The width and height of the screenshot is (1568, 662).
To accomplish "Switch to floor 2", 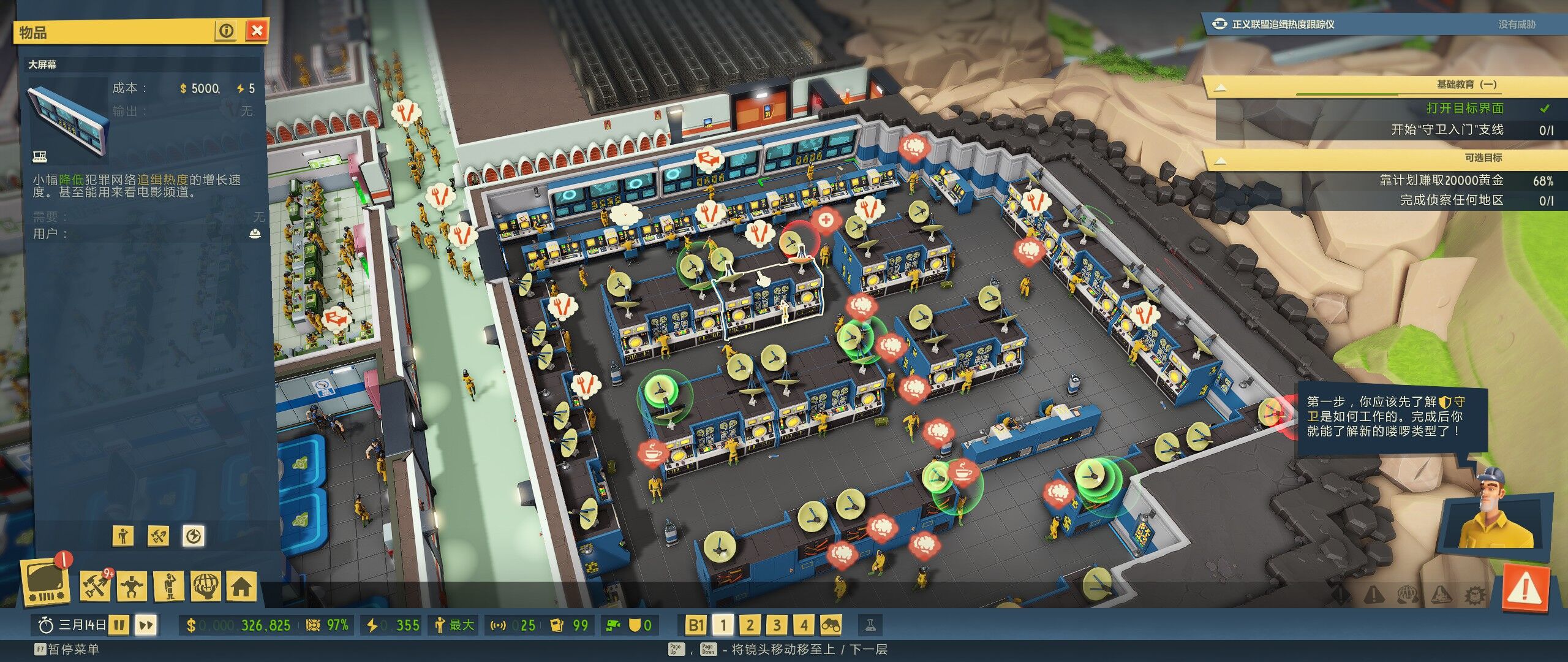I will 750,625.
